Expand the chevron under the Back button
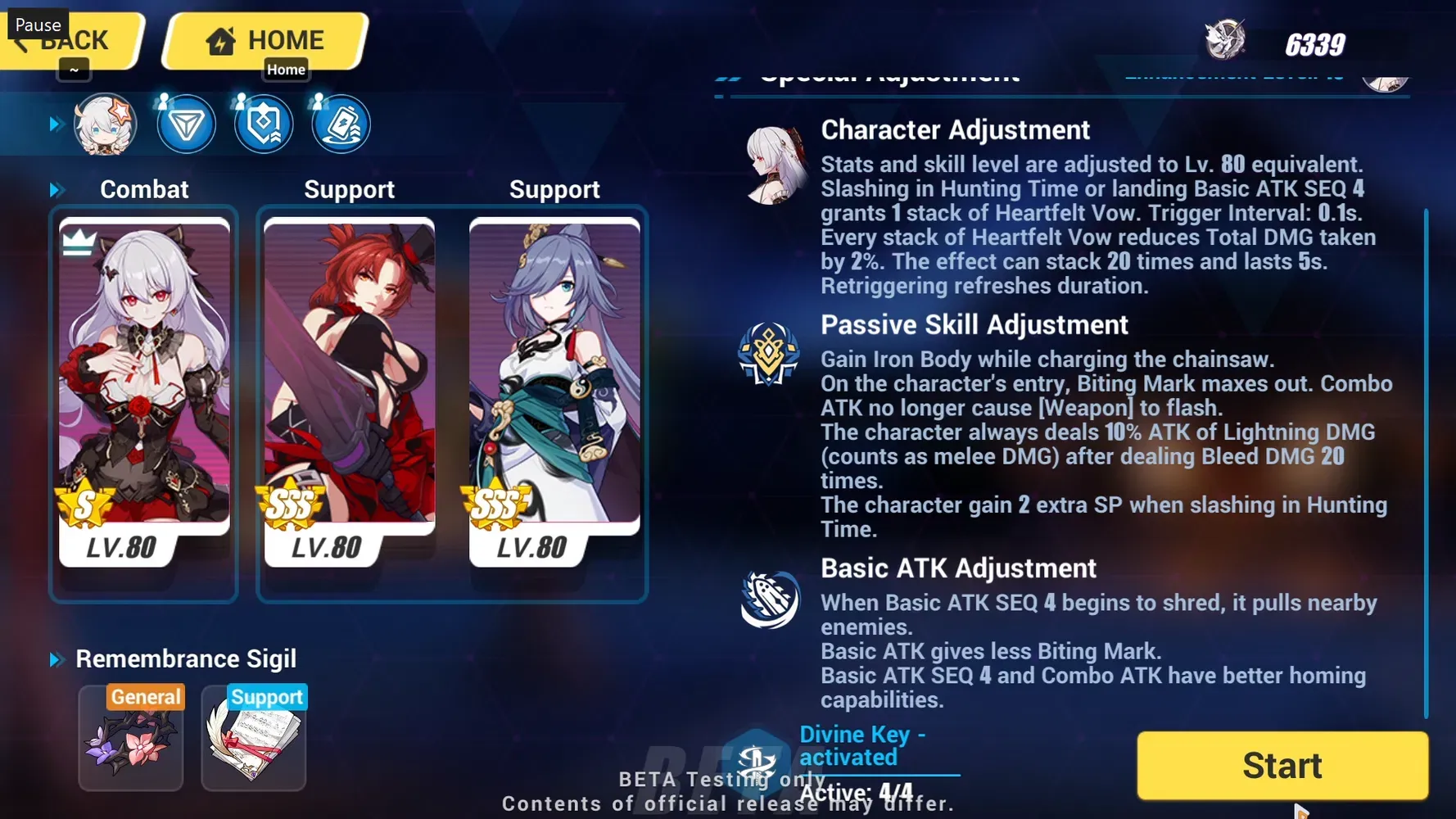This screenshot has width=1456, height=819. pos(74,70)
